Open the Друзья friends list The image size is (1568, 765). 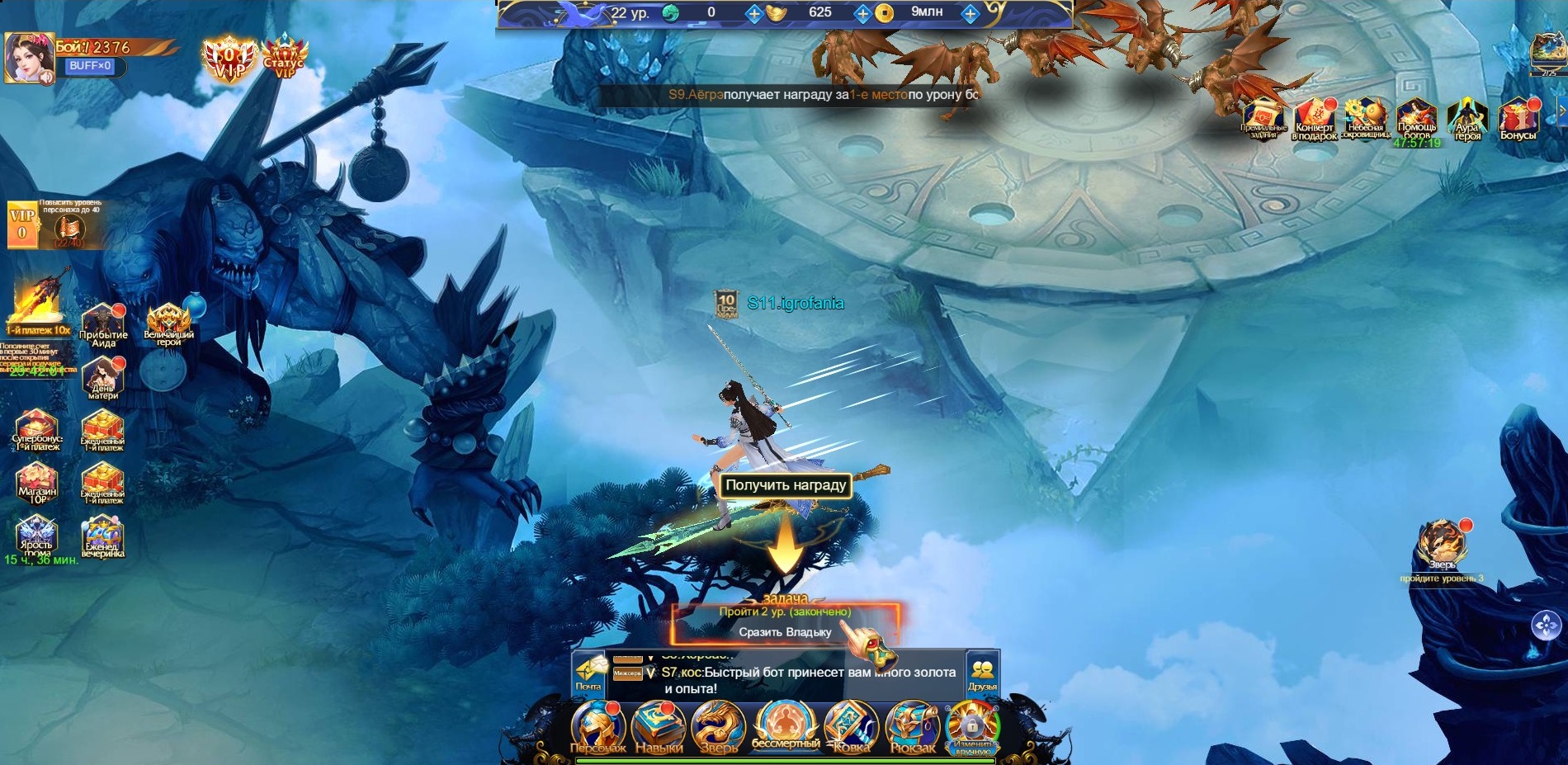pos(982,672)
